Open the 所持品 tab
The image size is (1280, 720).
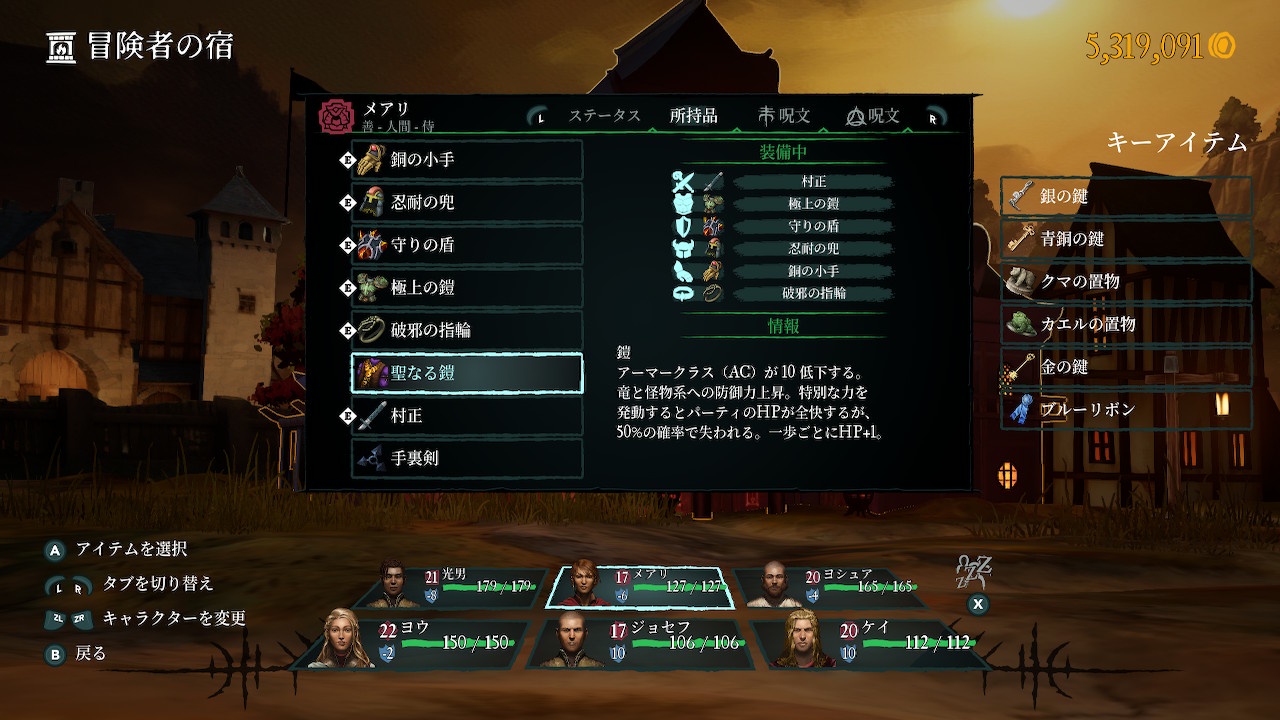point(693,116)
